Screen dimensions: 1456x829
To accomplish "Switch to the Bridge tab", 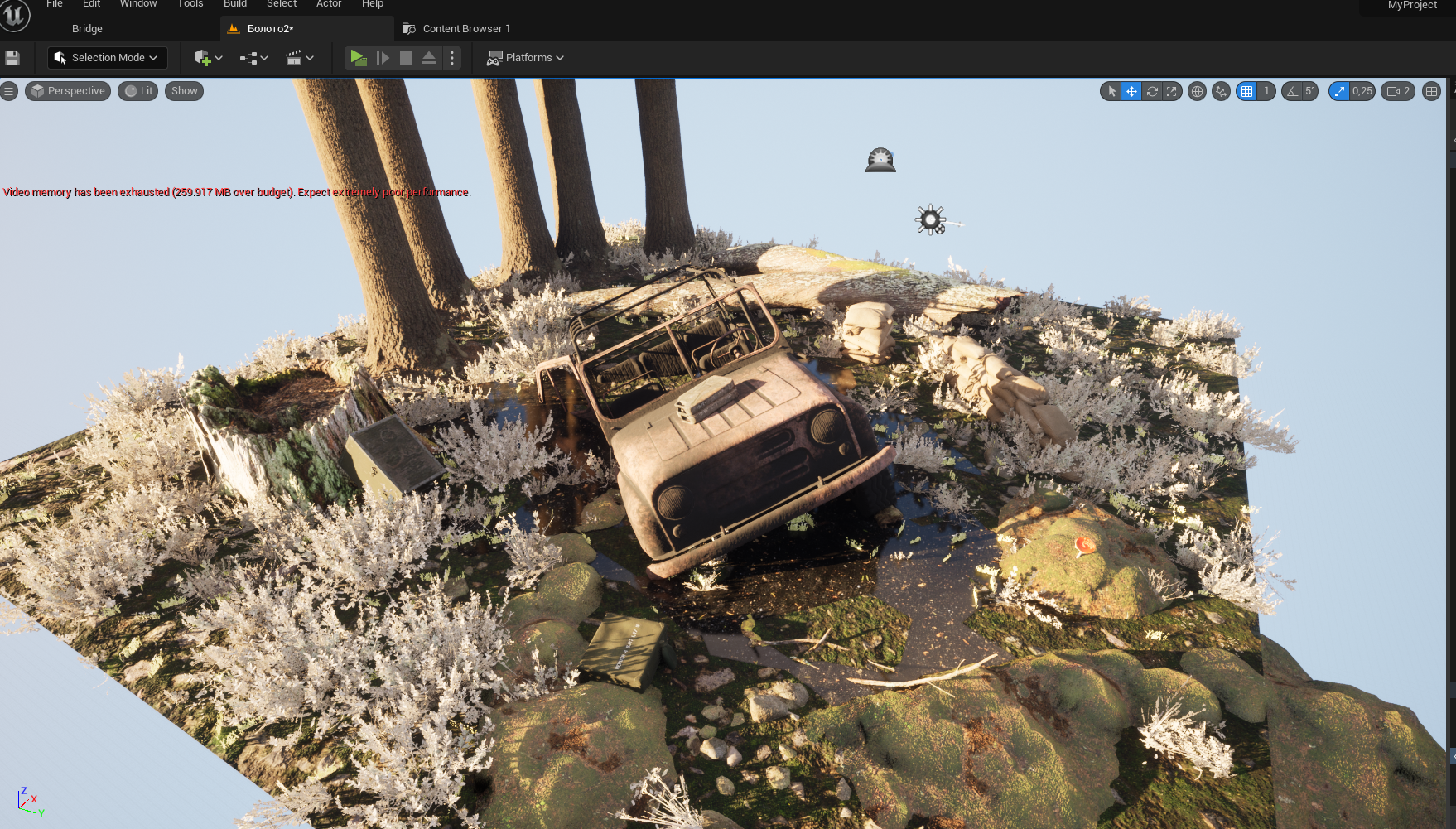I will click(x=87, y=29).
